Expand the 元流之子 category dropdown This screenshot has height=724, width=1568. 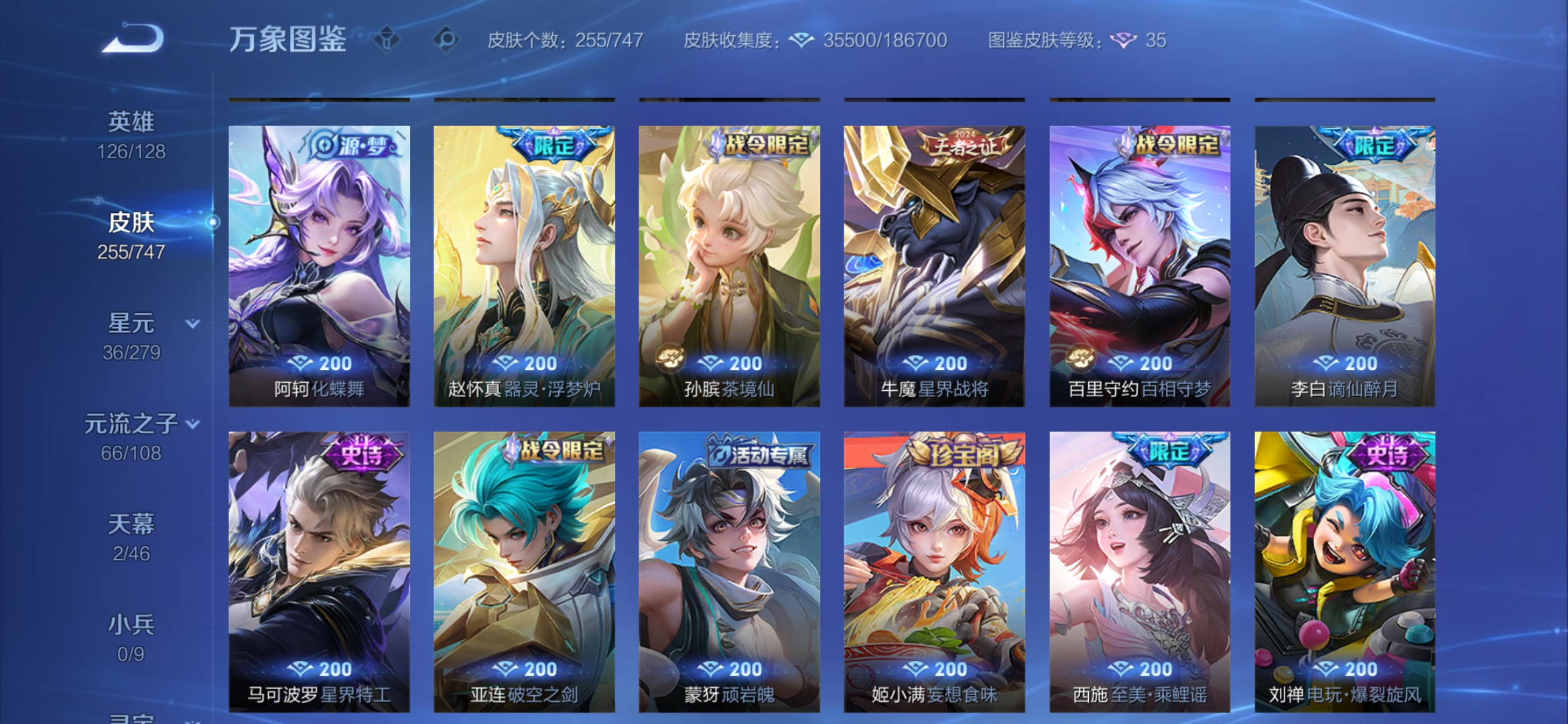click(194, 424)
